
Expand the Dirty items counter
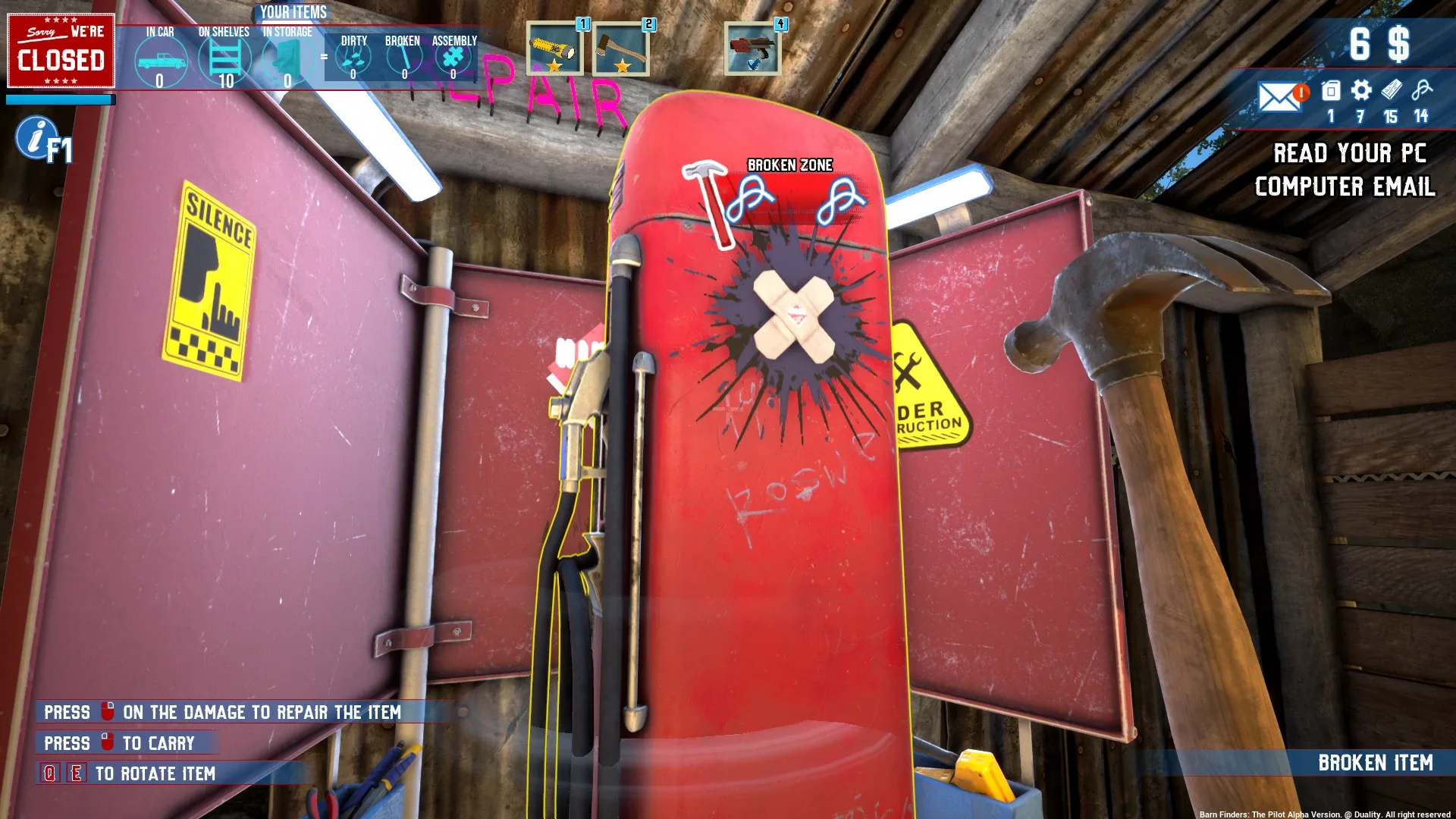click(352, 59)
